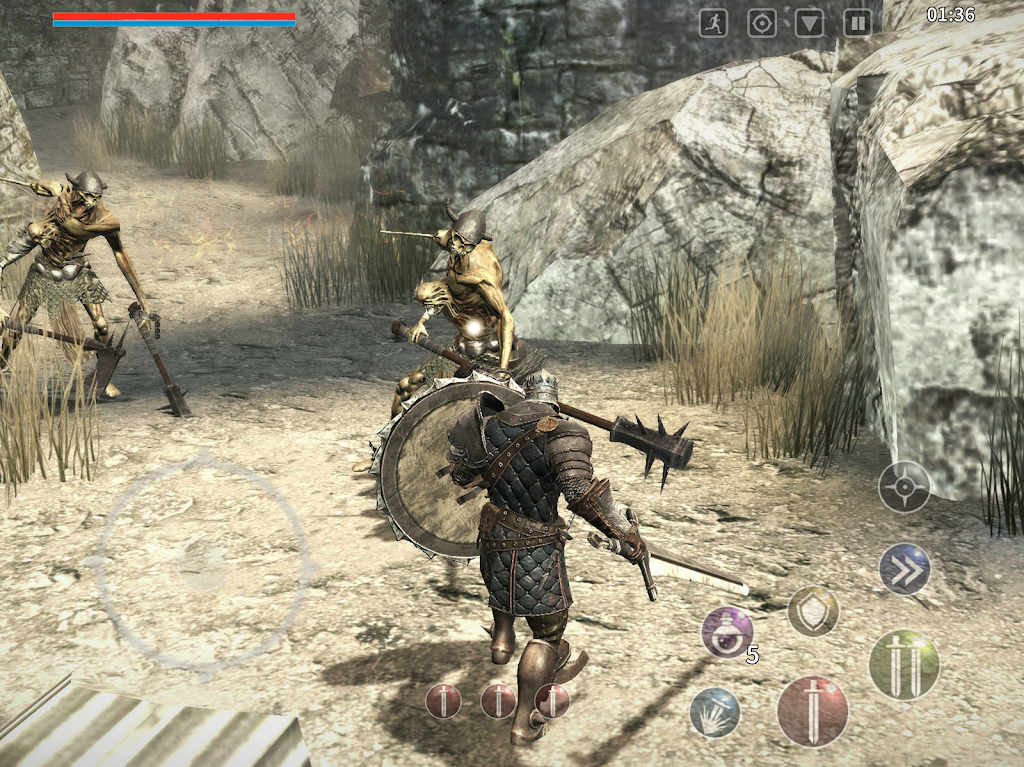Attack with the large red sword button
Viewport: 1024px width, 767px height.
point(813,711)
